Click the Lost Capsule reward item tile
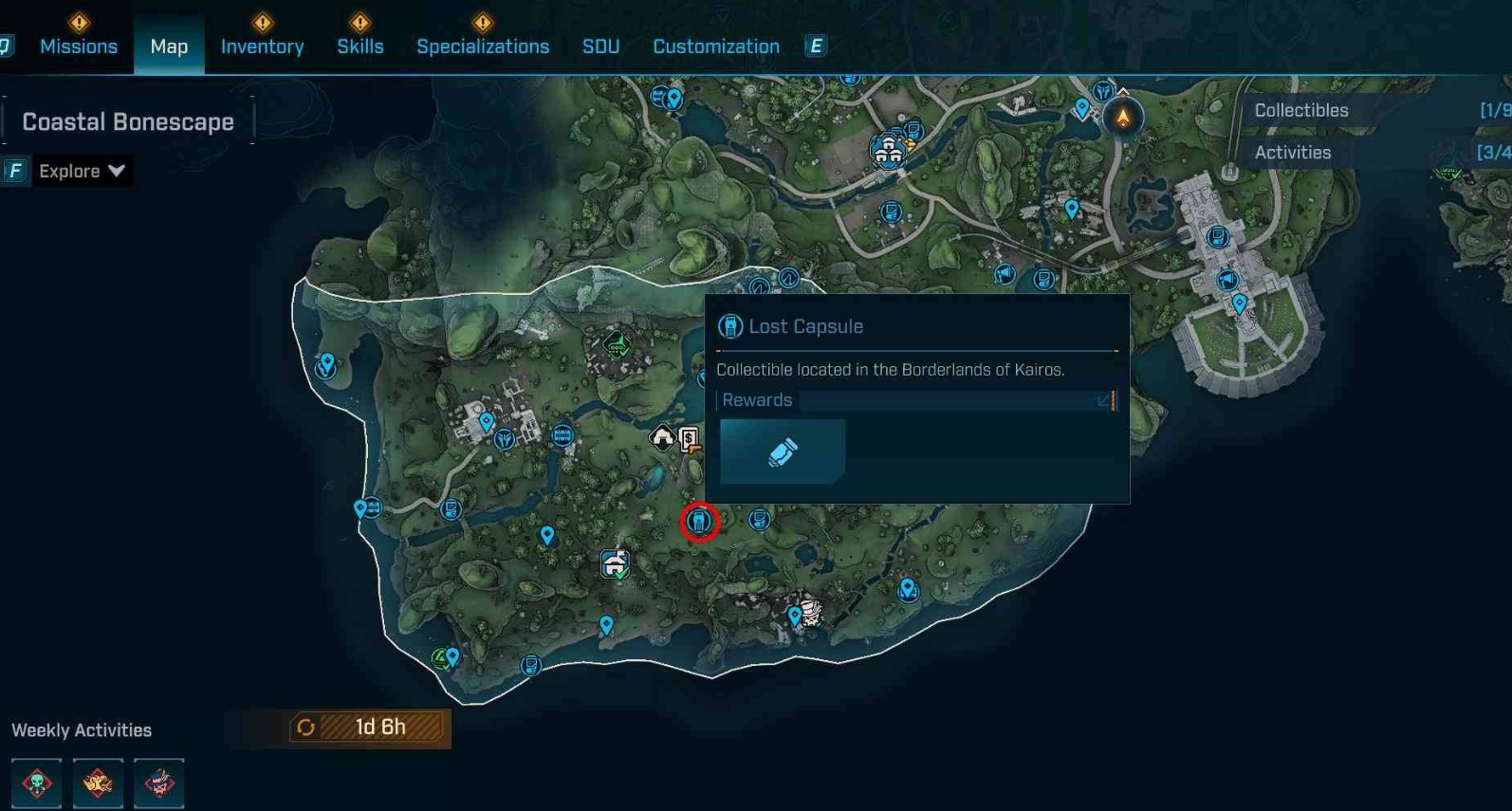The height and width of the screenshot is (811, 1512). (783, 452)
